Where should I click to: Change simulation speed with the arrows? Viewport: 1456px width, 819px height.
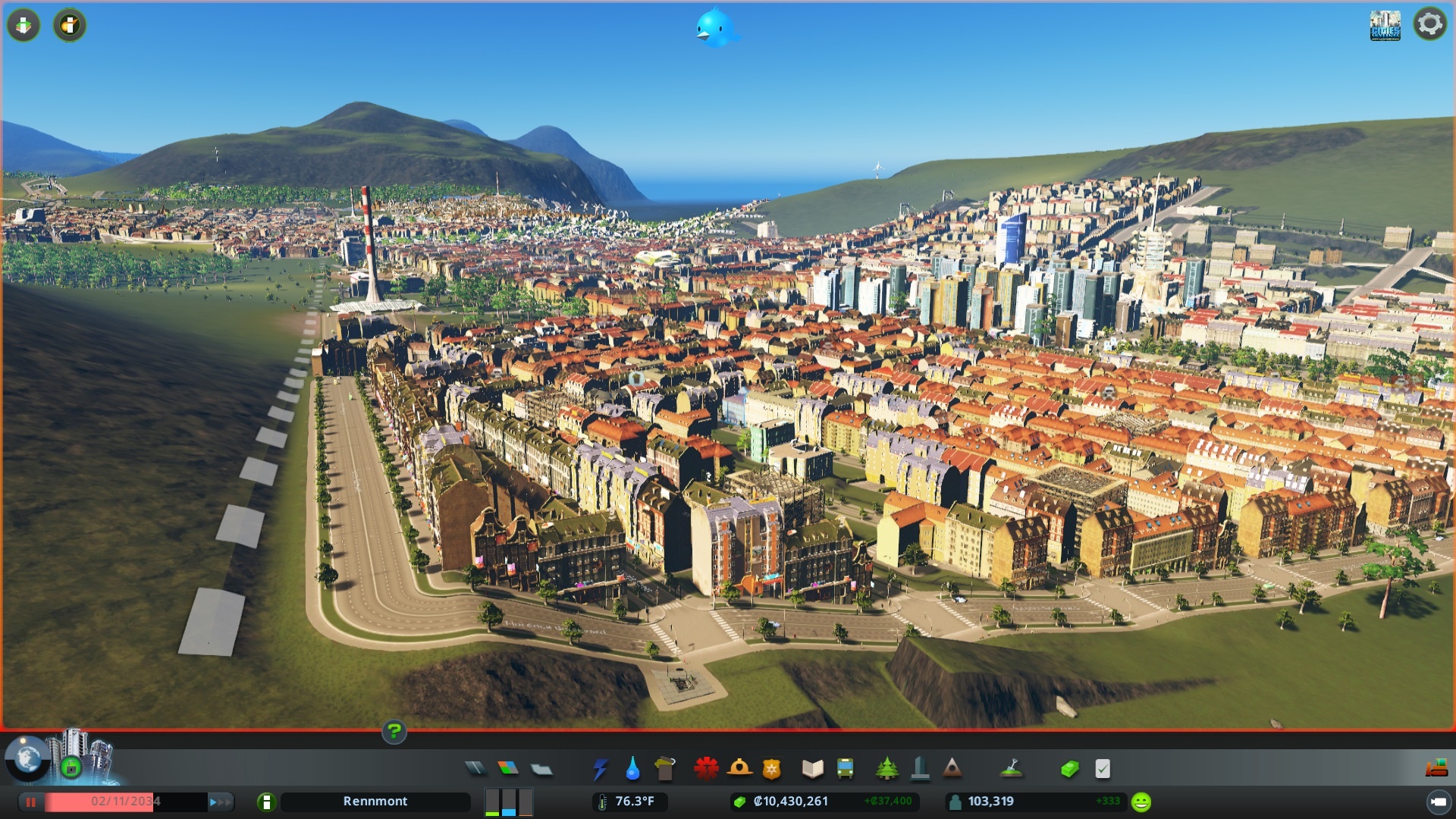[x=220, y=802]
